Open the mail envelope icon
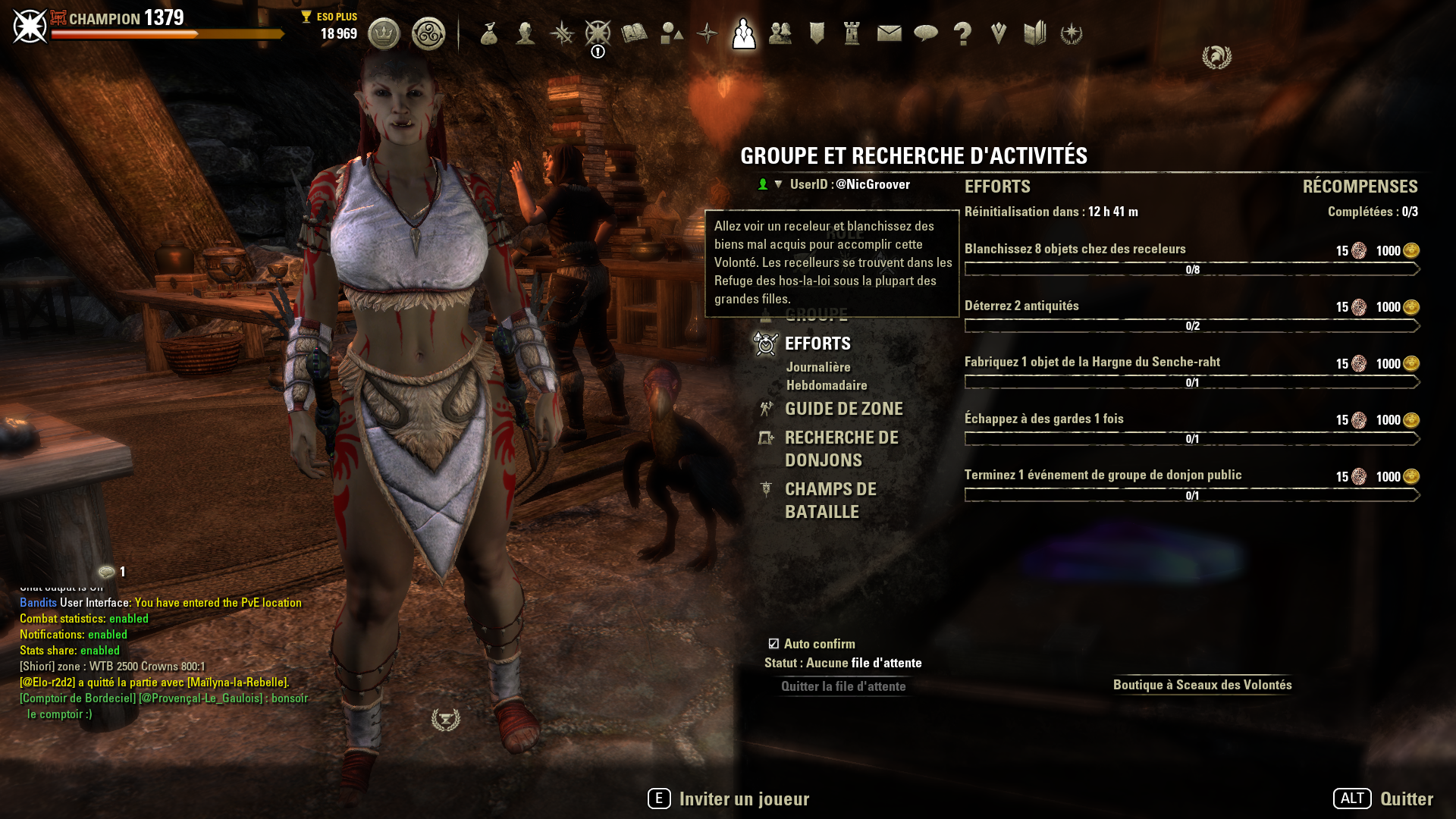 pos(889,33)
